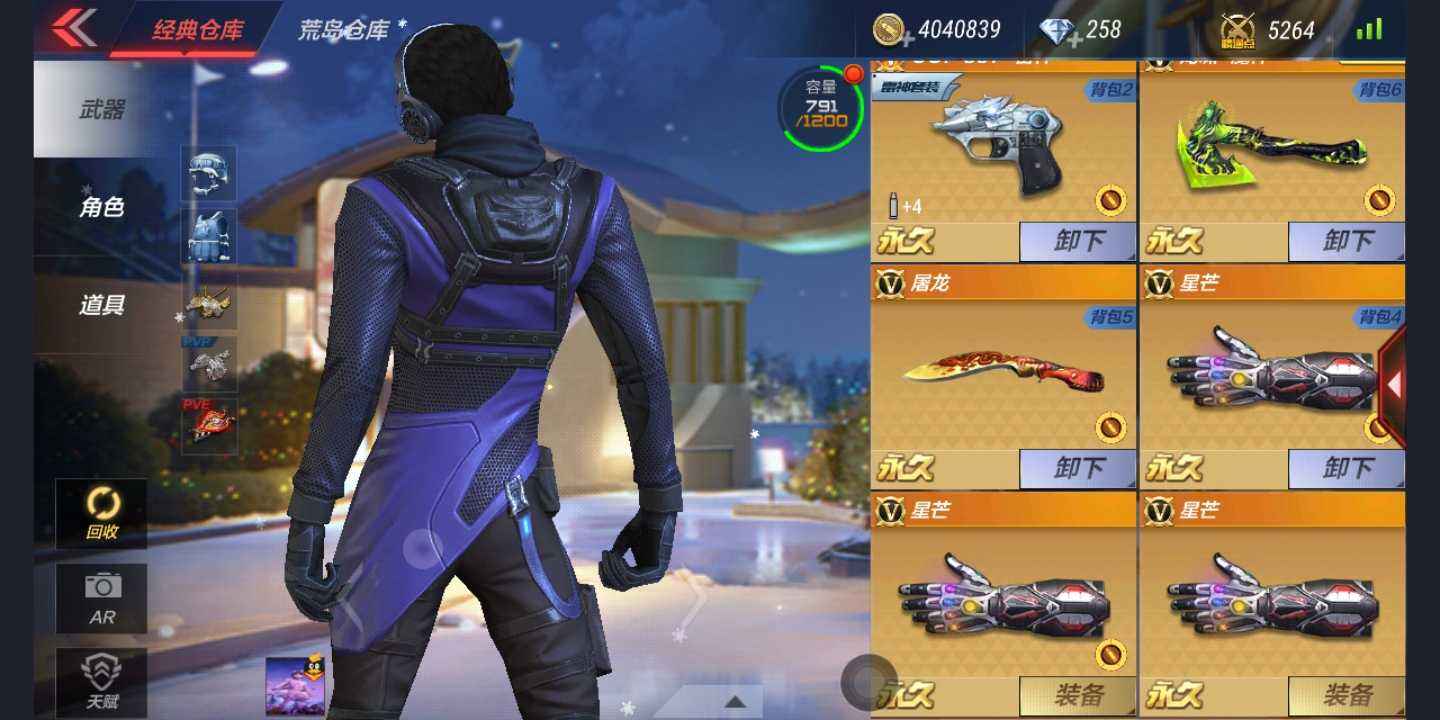Tap the 回收 recycle button
Image resolution: width=1440 pixels, height=720 pixels.
(x=102, y=513)
